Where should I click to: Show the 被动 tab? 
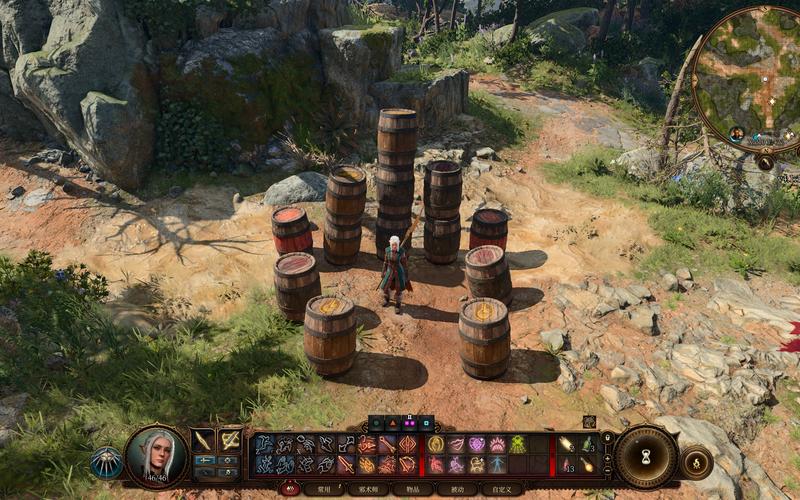(x=457, y=489)
